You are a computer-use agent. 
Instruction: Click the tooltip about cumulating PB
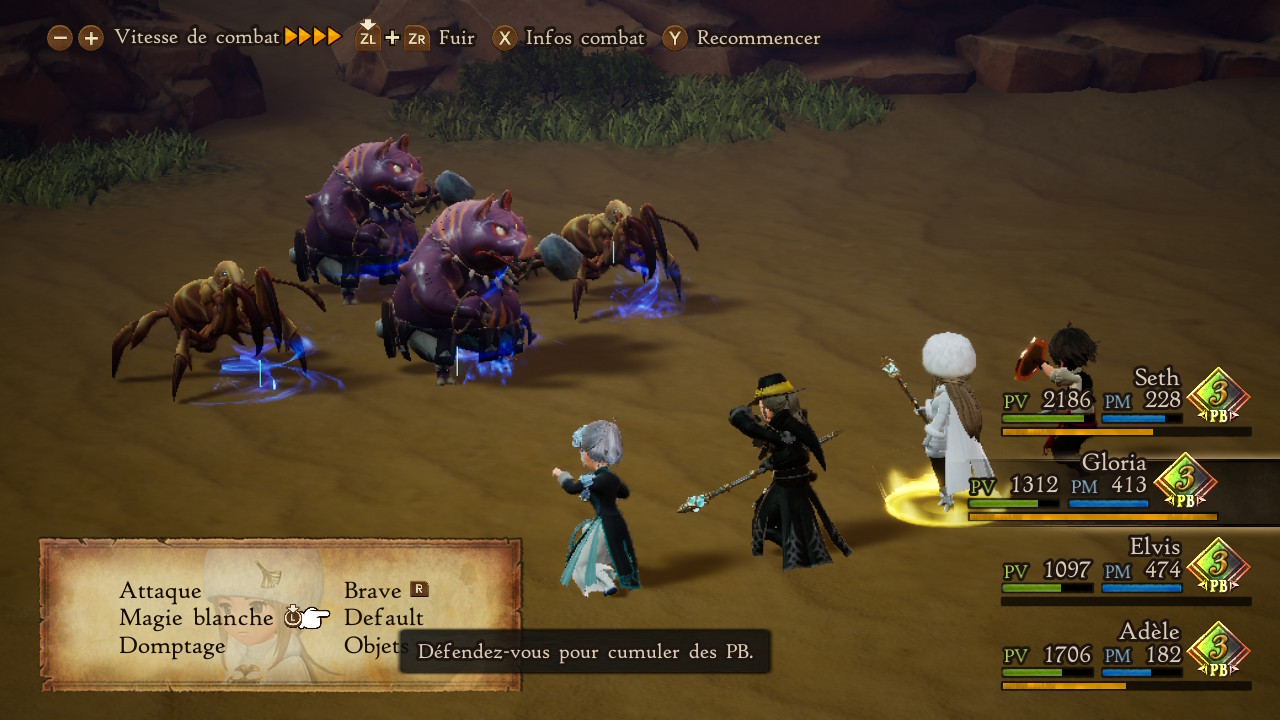(585, 652)
